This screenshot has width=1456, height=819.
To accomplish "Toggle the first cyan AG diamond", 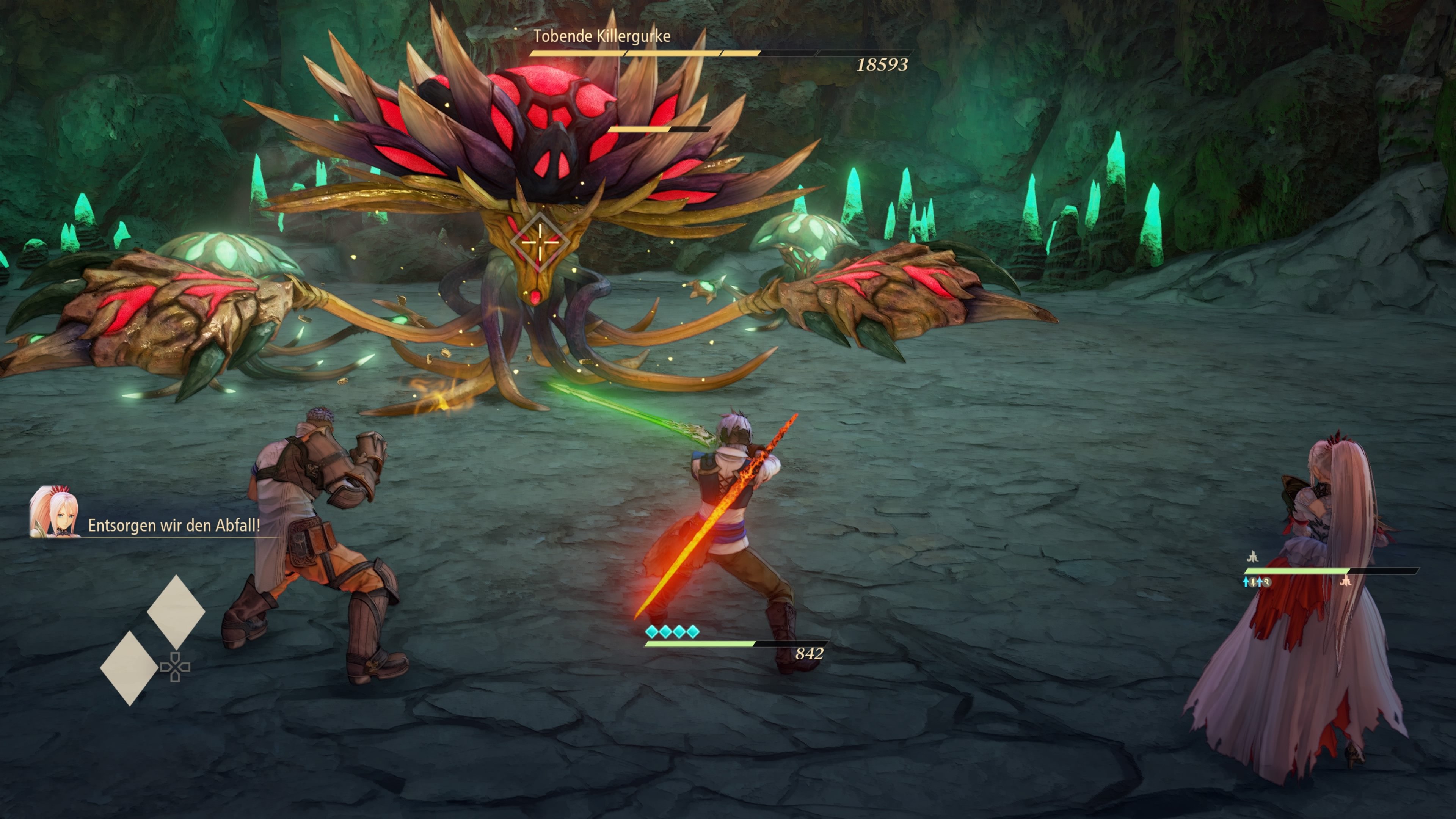I will pos(652,632).
